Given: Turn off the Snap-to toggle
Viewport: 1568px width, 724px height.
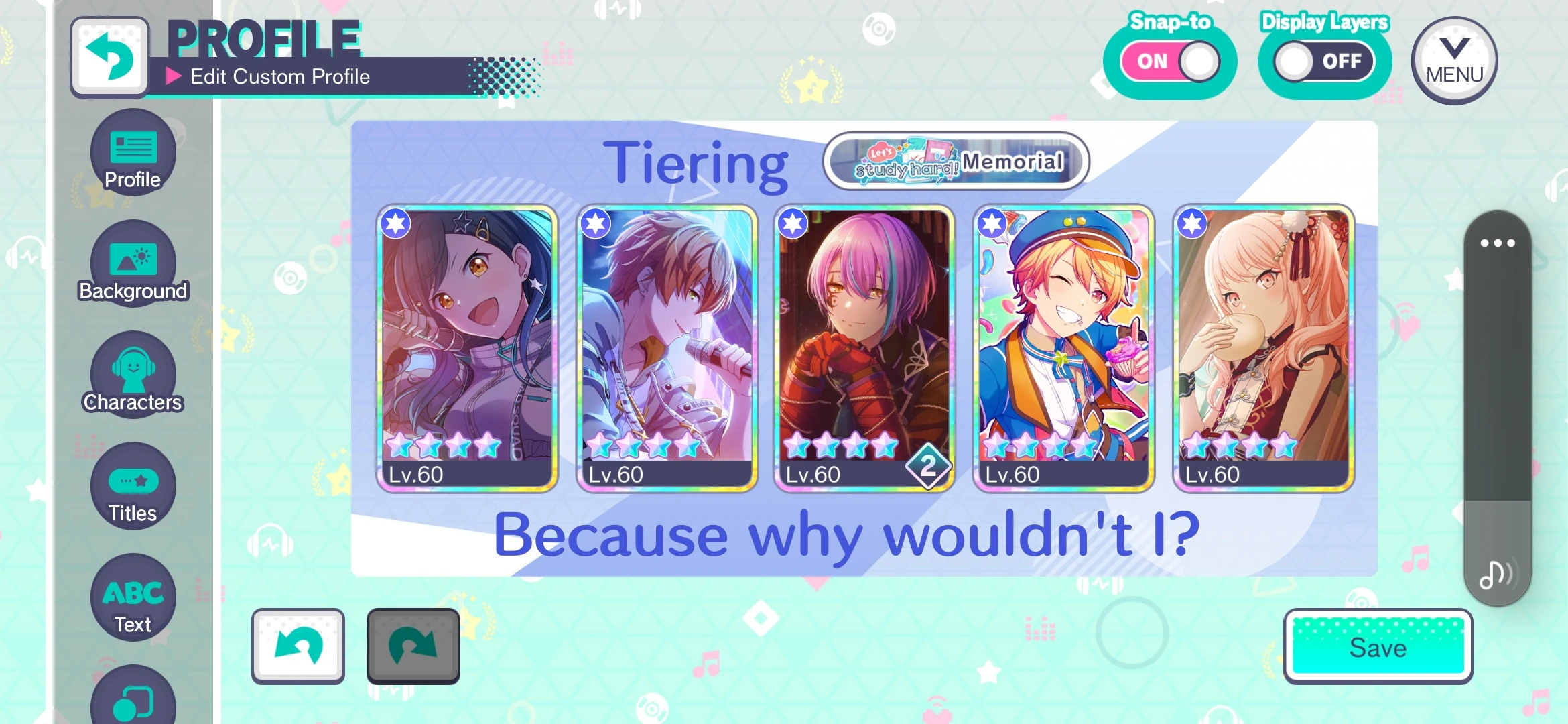Looking at the screenshot, I should (x=1169, y=60).
